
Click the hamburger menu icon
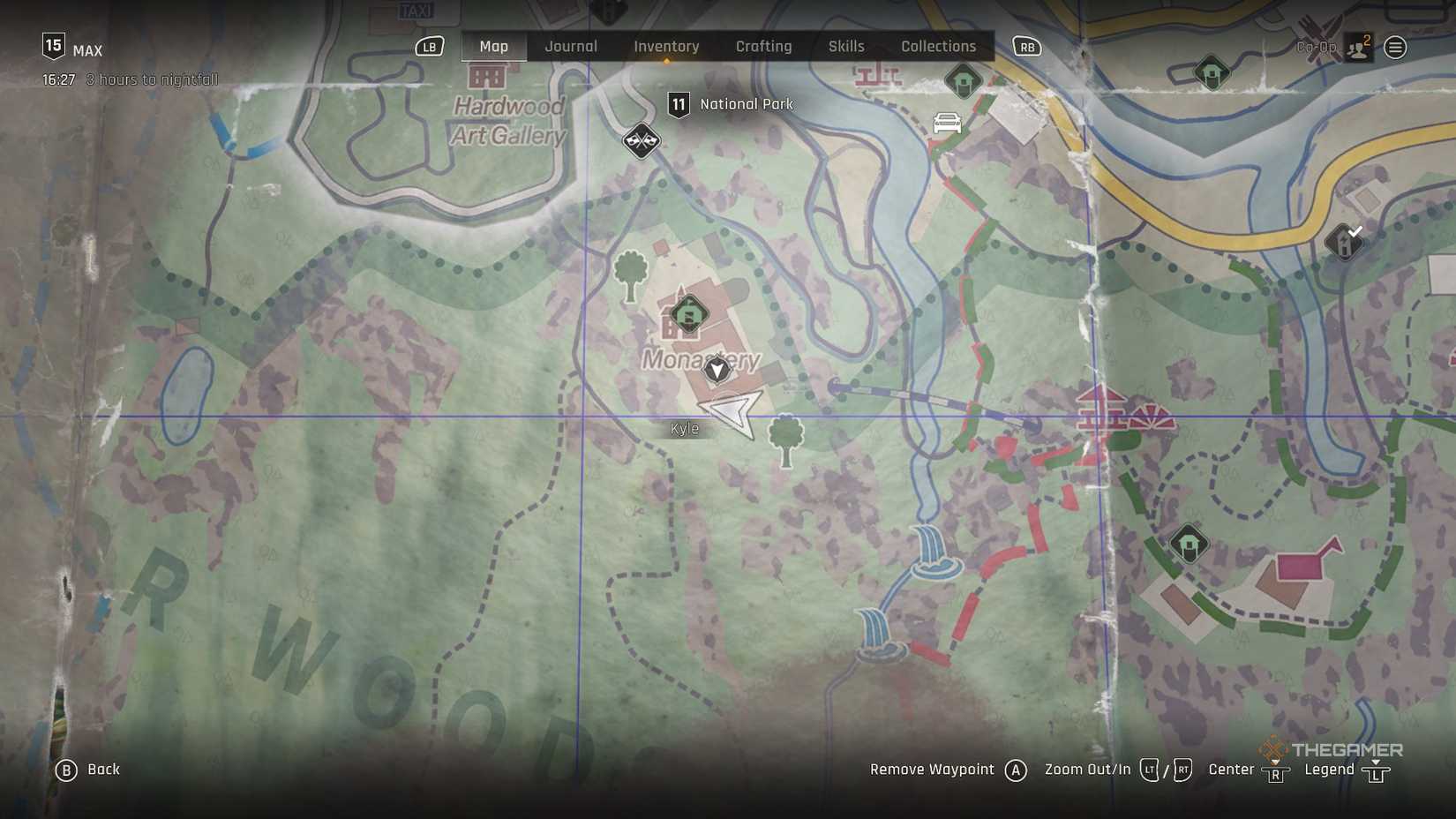click(x=1397, y=48)
